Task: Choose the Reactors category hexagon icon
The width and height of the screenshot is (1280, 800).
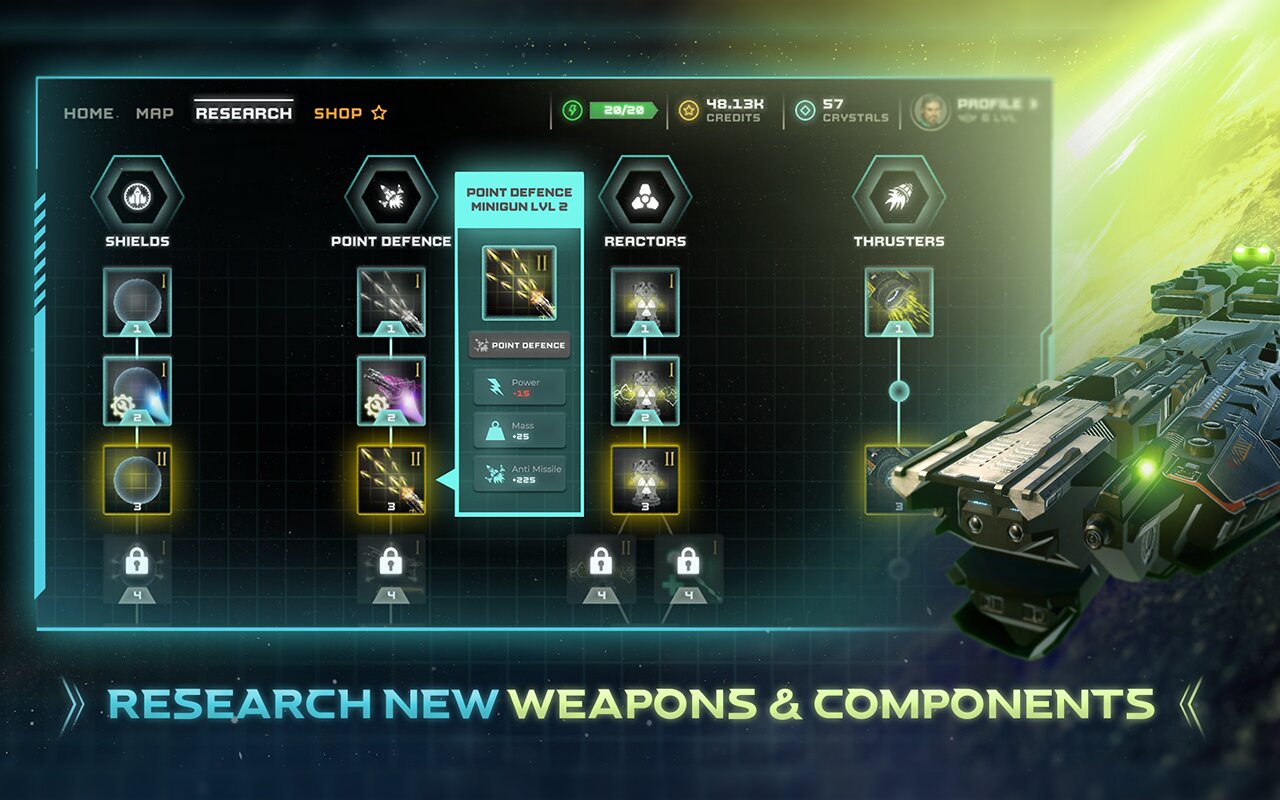Action: click(x=645, y=195)
